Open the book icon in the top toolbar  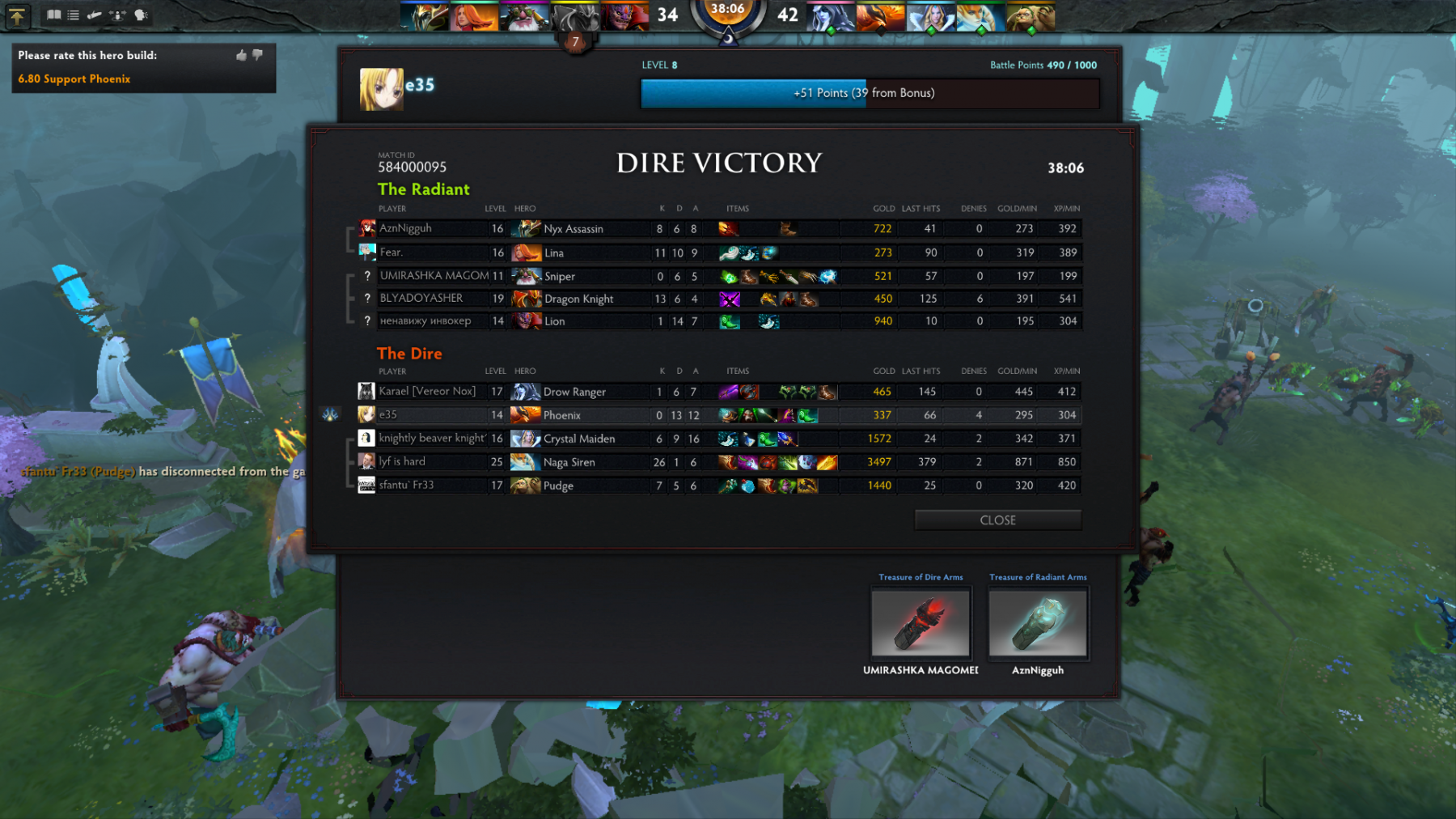54,15
